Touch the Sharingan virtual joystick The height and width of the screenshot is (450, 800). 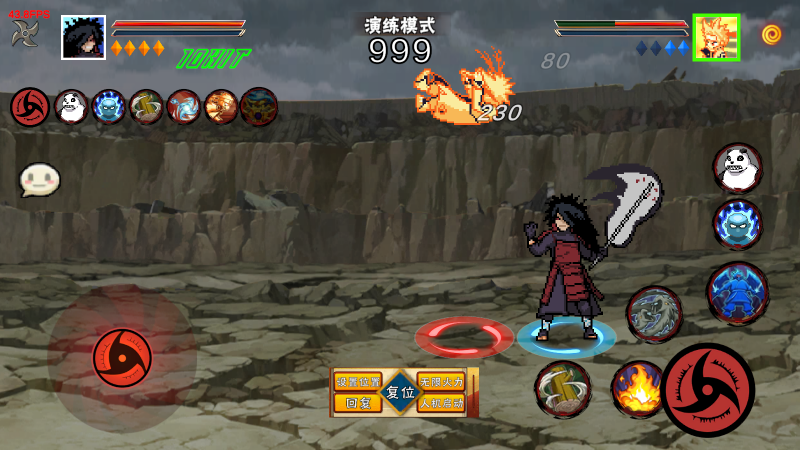pos(122,355)
